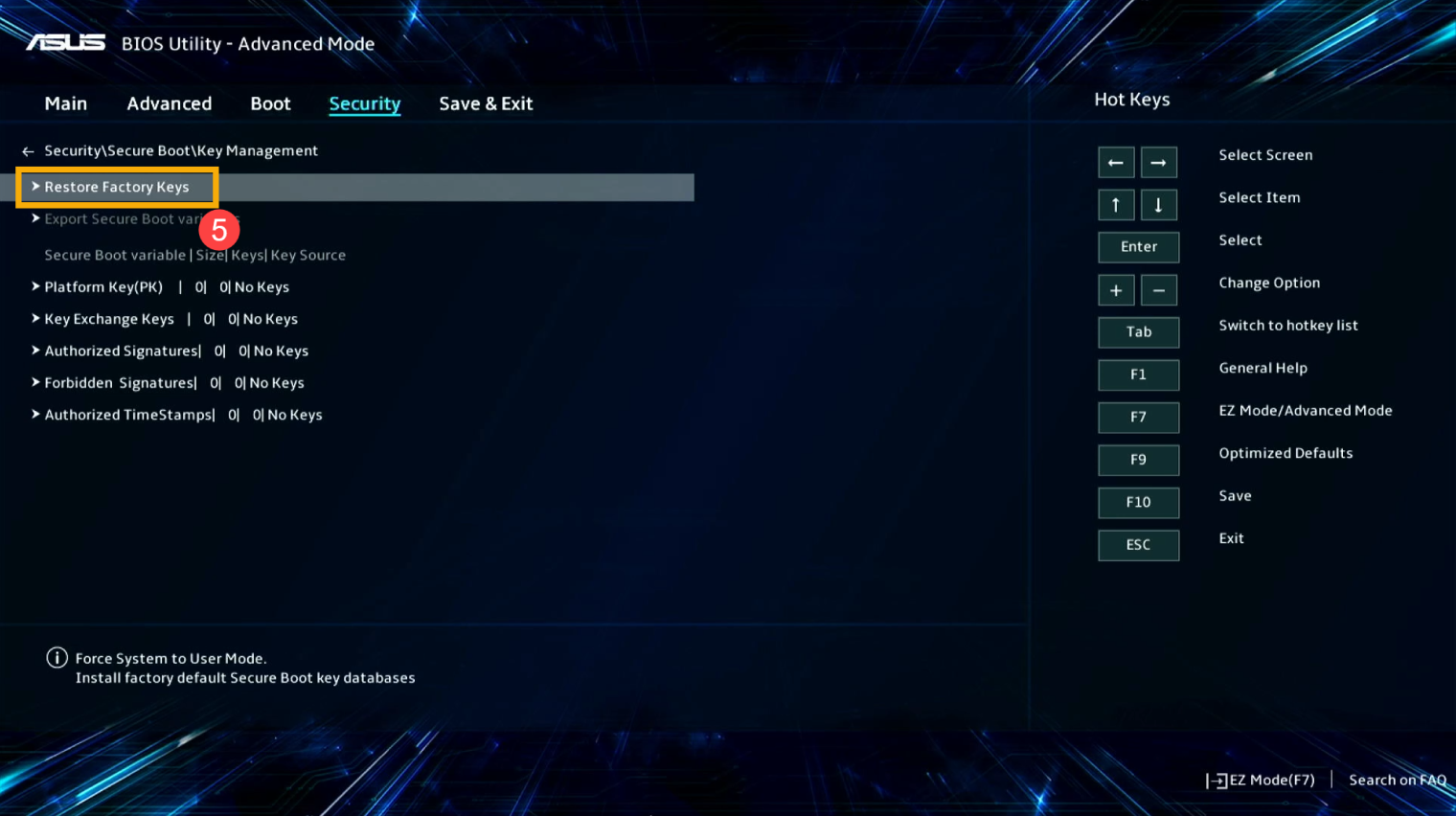Click the F1 General Help hotkey

(1138, 374)
